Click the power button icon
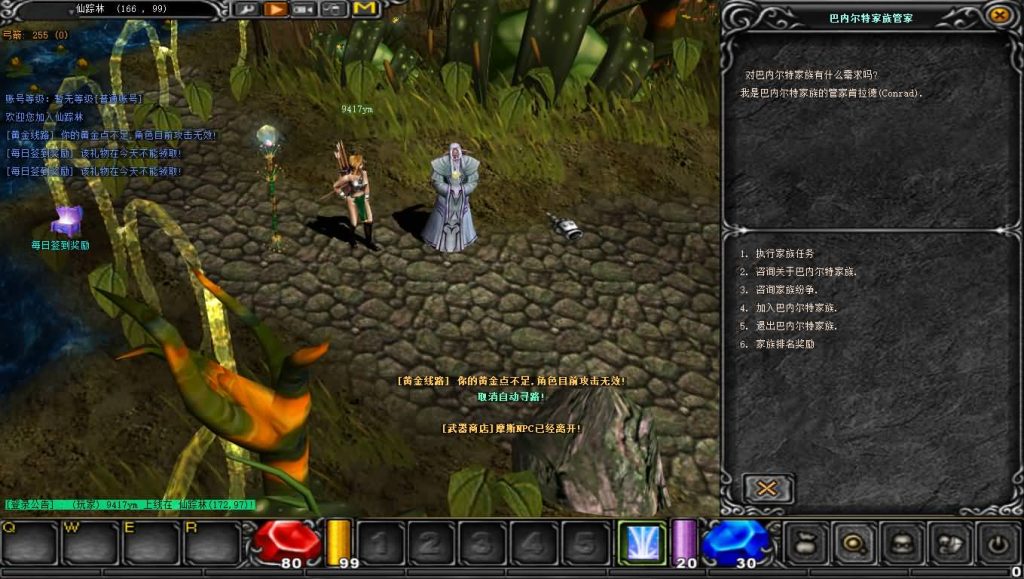 [997, 543]
